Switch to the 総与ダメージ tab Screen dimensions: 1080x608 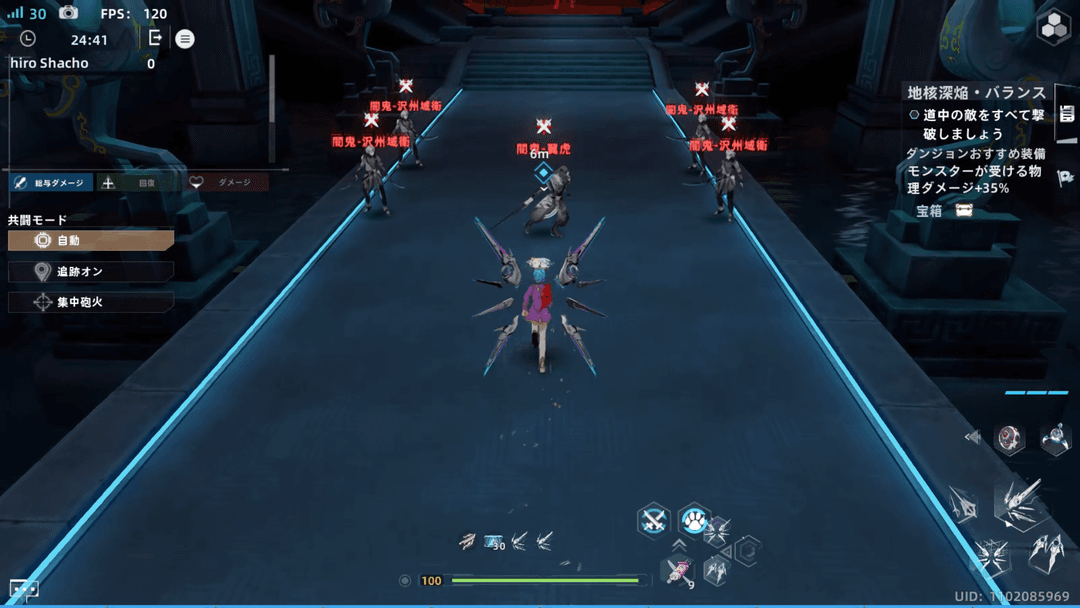51,183
